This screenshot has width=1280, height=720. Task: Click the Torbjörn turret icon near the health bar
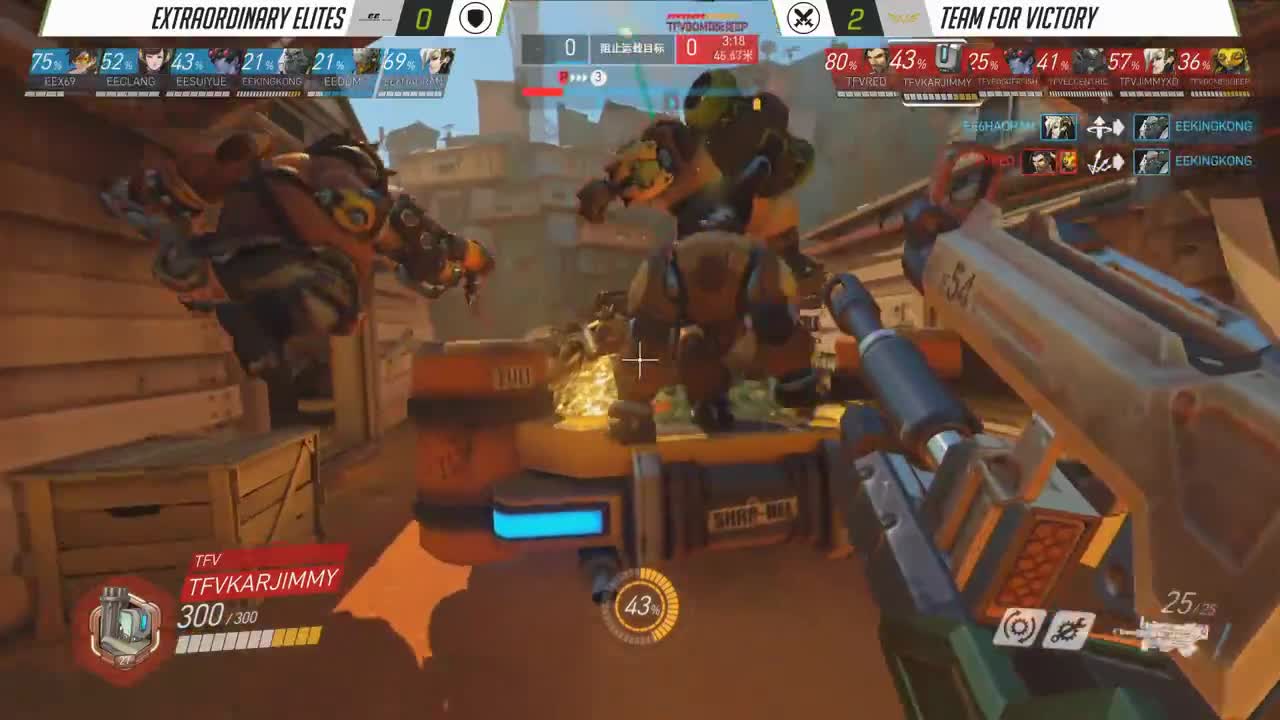coord(125,625)
